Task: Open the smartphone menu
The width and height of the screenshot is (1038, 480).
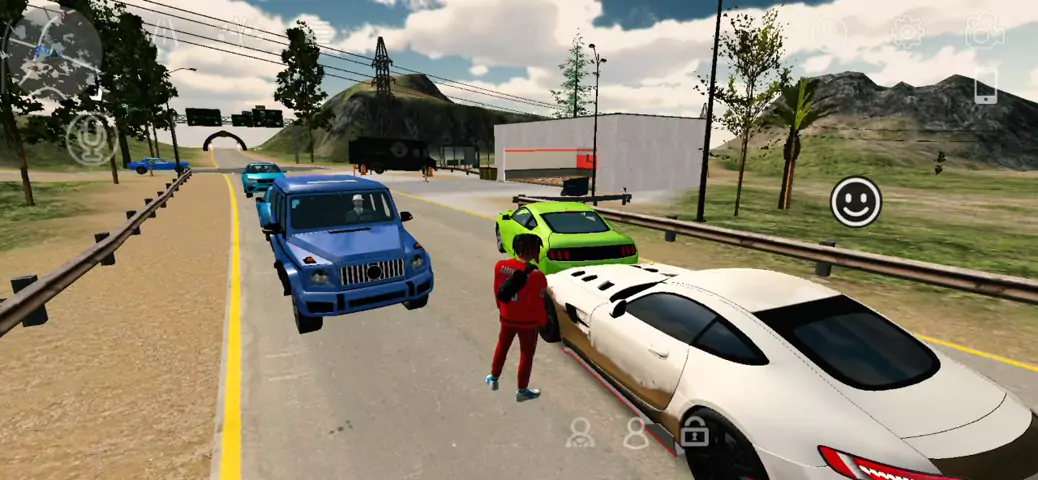Action: tap(985, 87)
